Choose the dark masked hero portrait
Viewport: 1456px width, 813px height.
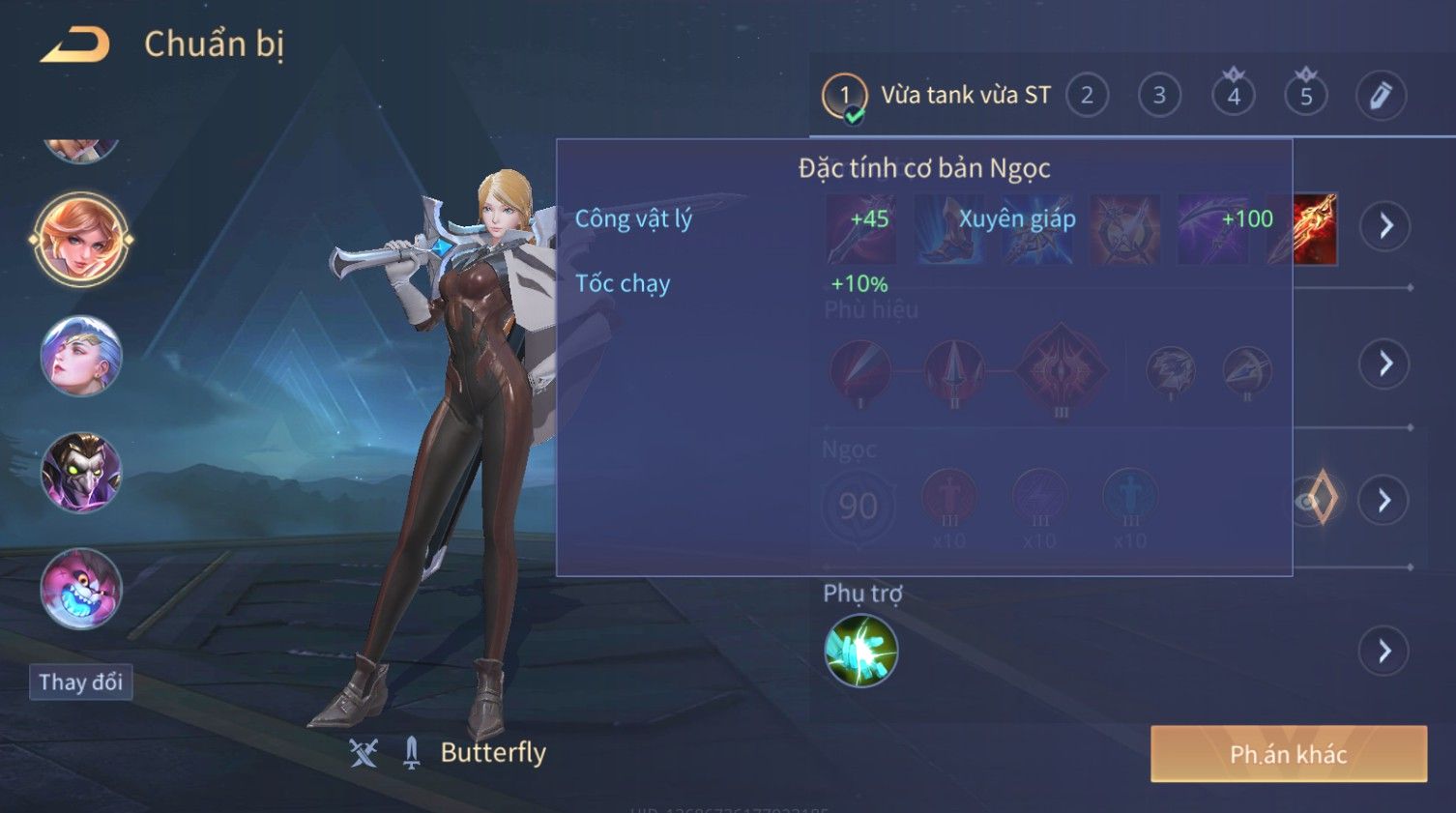click(x=81, y=473)
